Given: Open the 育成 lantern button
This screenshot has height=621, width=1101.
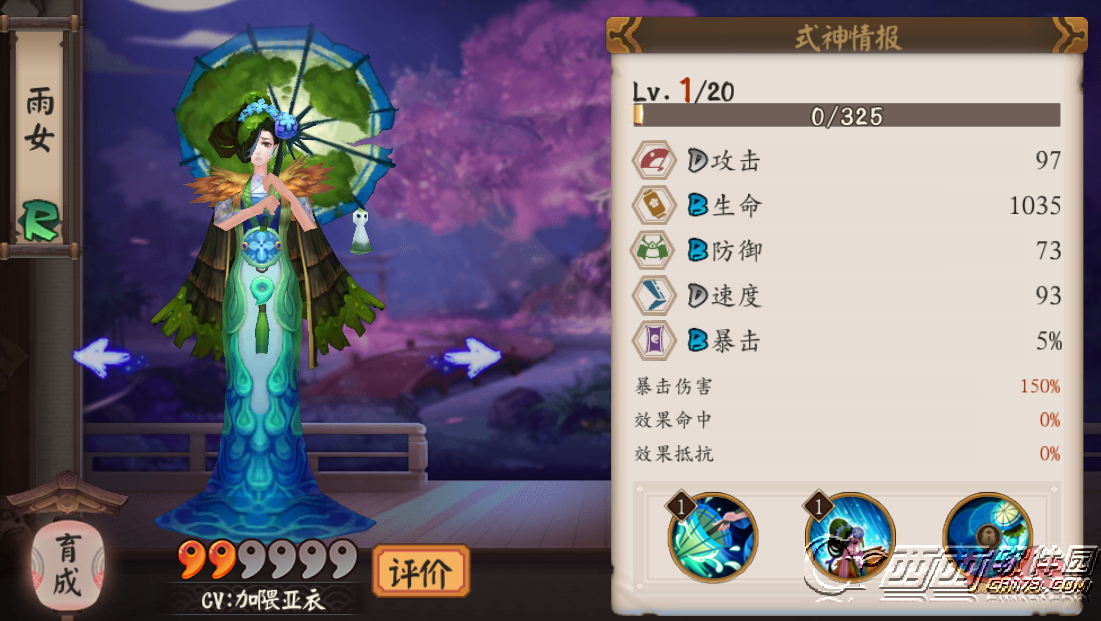Looking at the screenshot, I should pyautogui.click(x=66, y=566).
